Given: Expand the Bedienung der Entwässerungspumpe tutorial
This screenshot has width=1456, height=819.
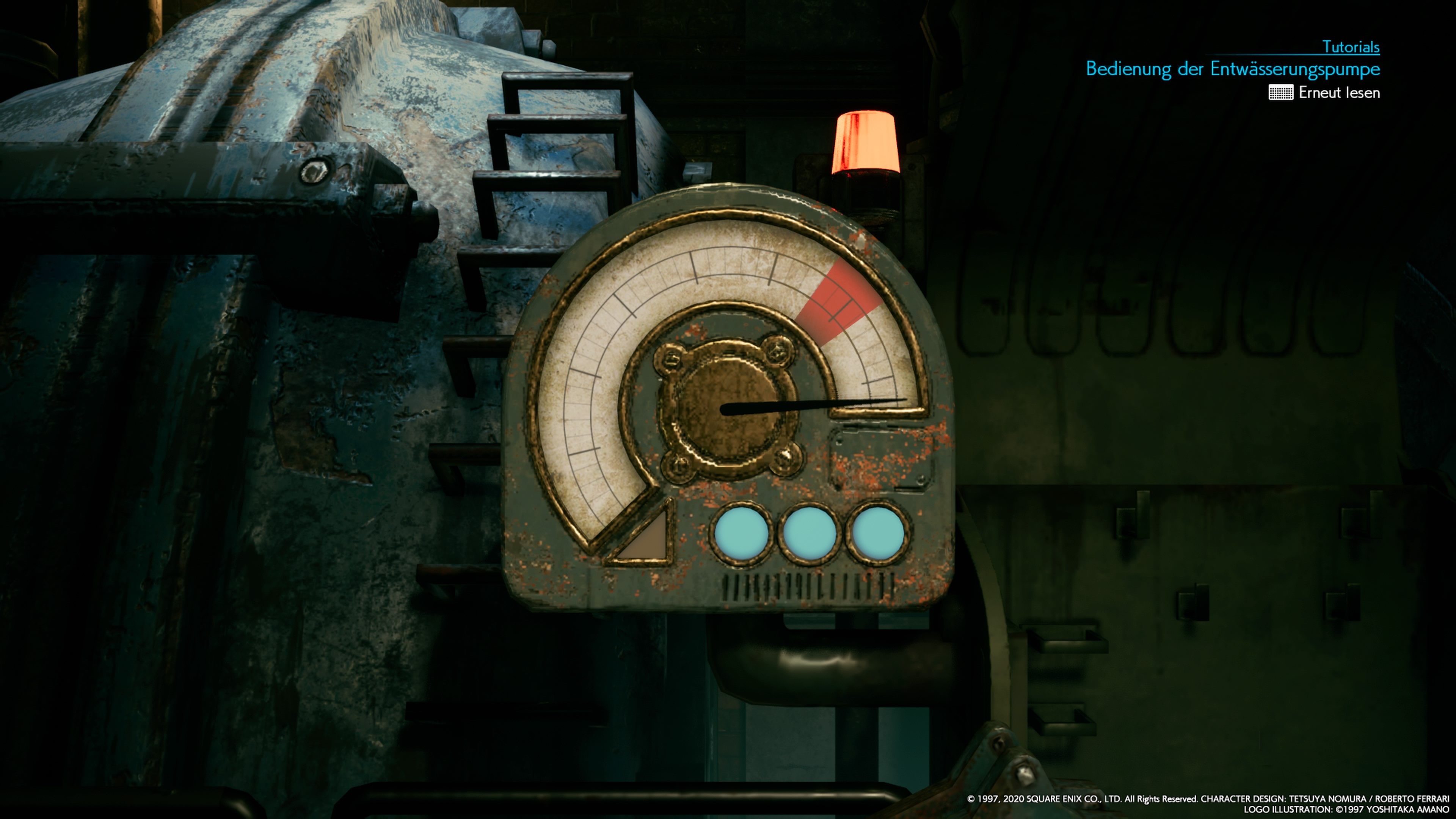Looking at the screenshot, I should [1234, 69].
